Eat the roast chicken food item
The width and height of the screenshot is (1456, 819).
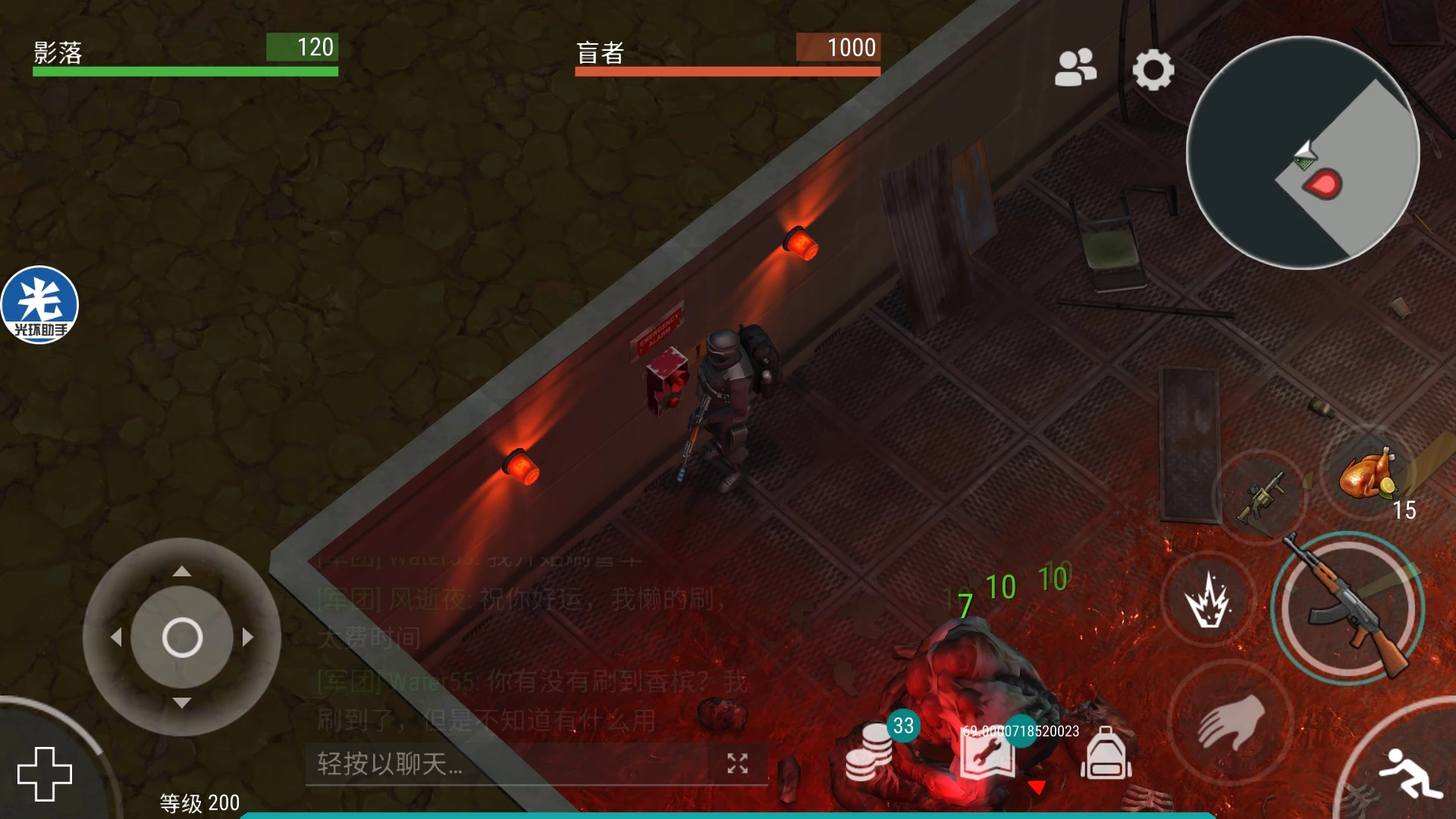1367,475
